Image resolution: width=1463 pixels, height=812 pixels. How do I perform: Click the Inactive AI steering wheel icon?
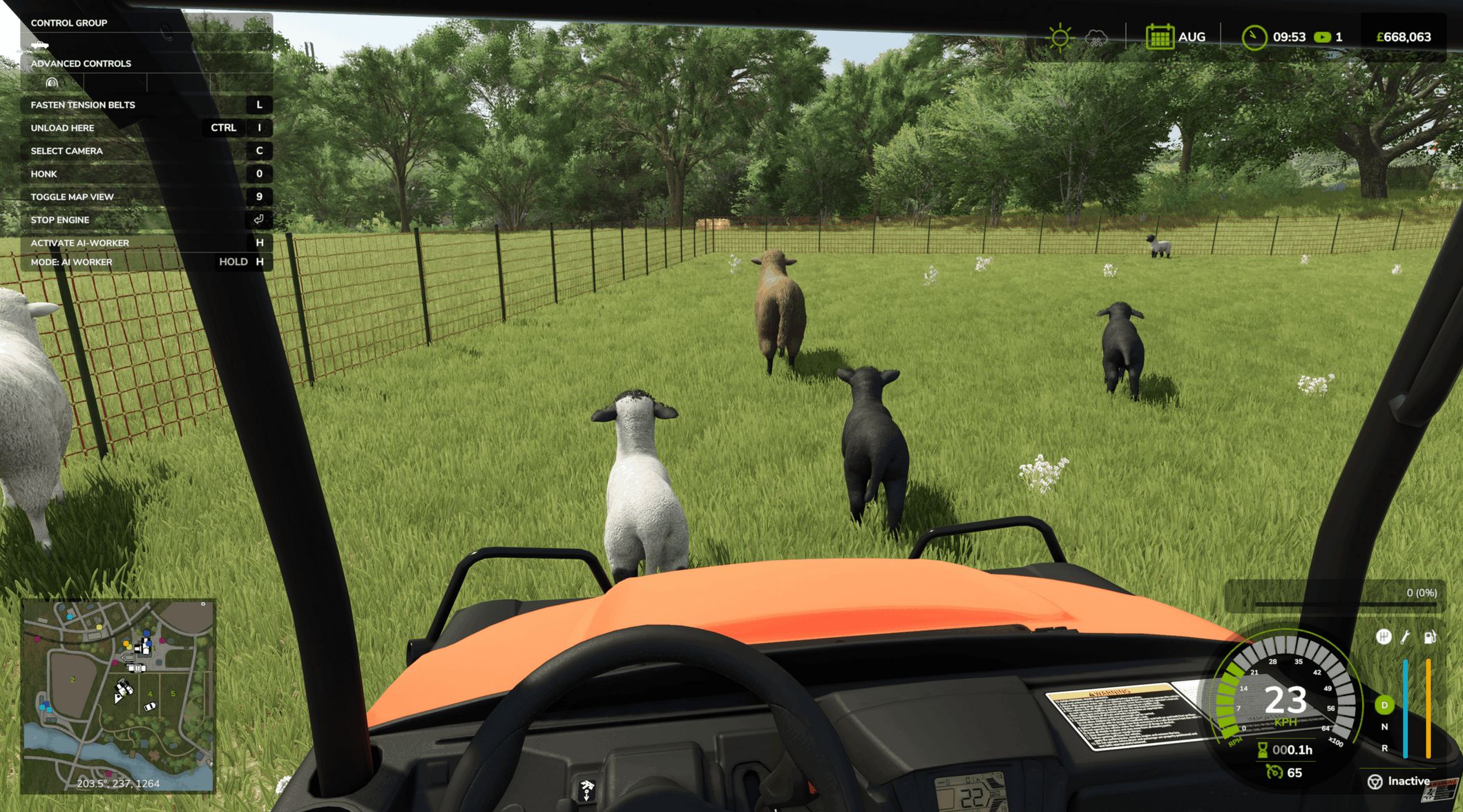[1375, 781]
